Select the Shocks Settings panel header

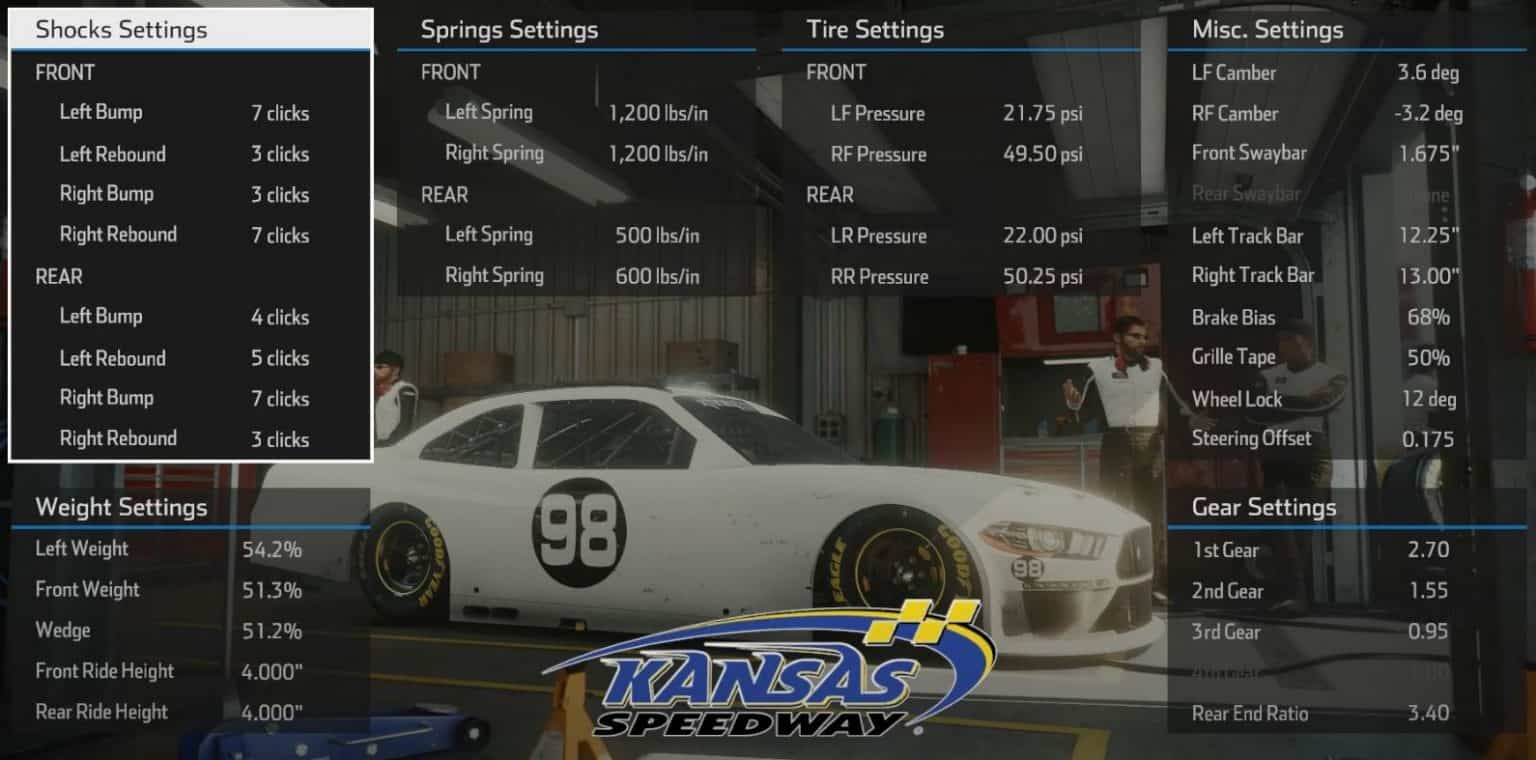119,30
